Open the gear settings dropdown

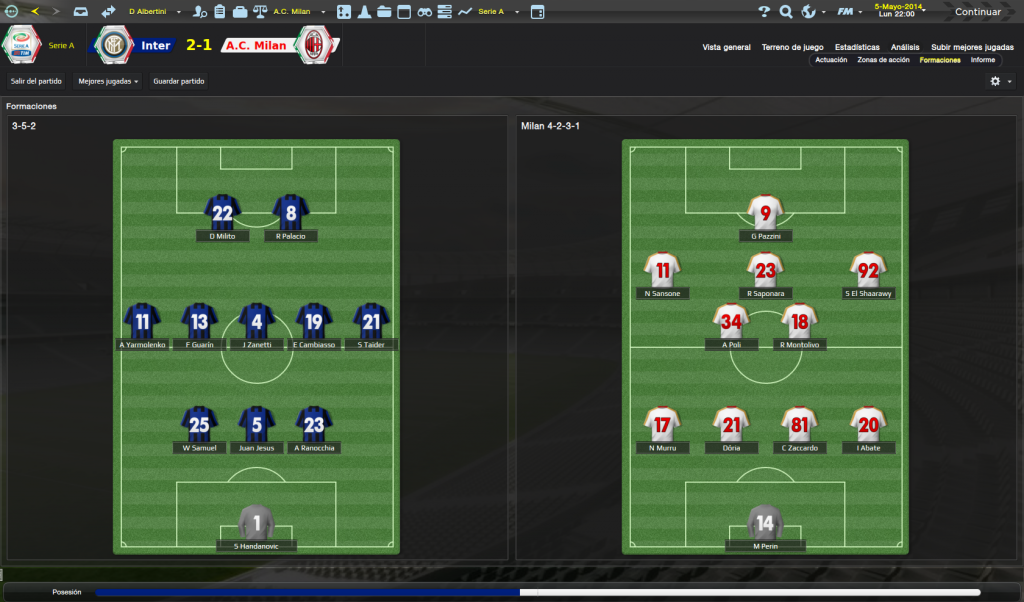[1000, 81]
